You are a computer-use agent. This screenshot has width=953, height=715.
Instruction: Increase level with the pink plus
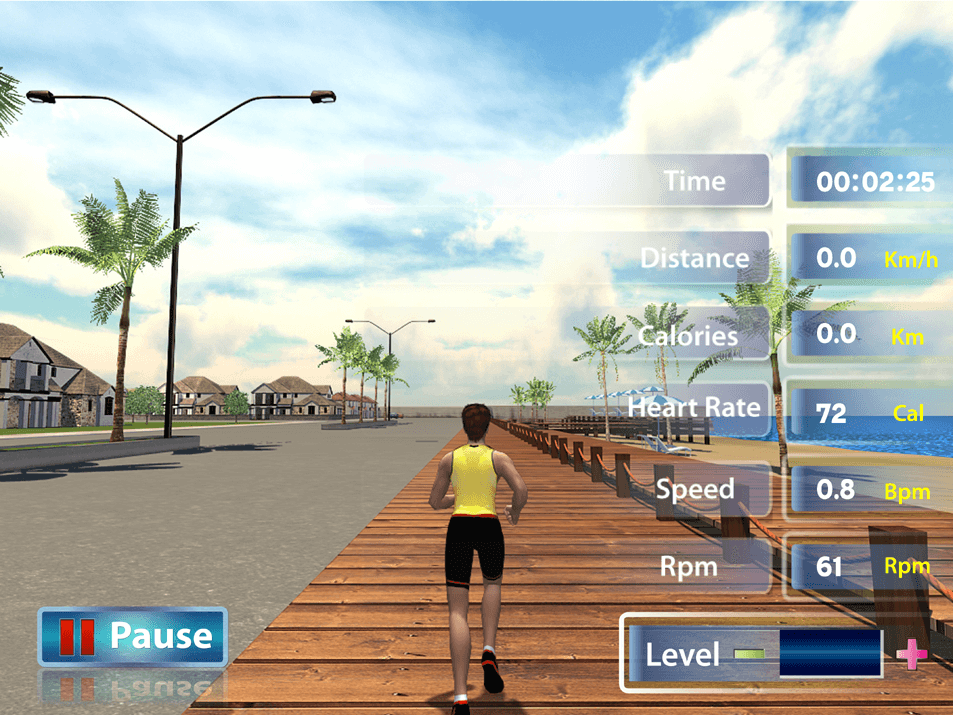coord(910,656)
